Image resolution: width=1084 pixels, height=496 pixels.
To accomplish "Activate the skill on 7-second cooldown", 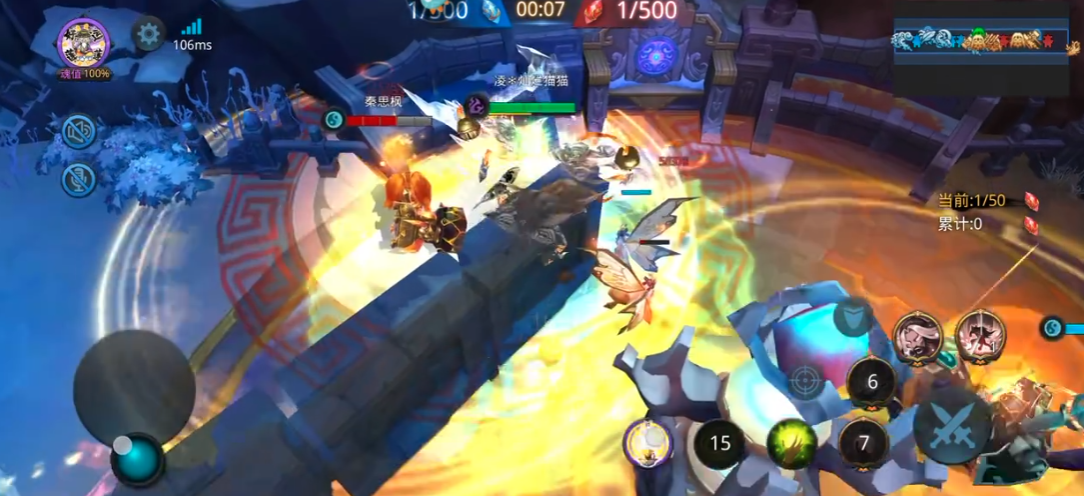I will pos(864,443).
